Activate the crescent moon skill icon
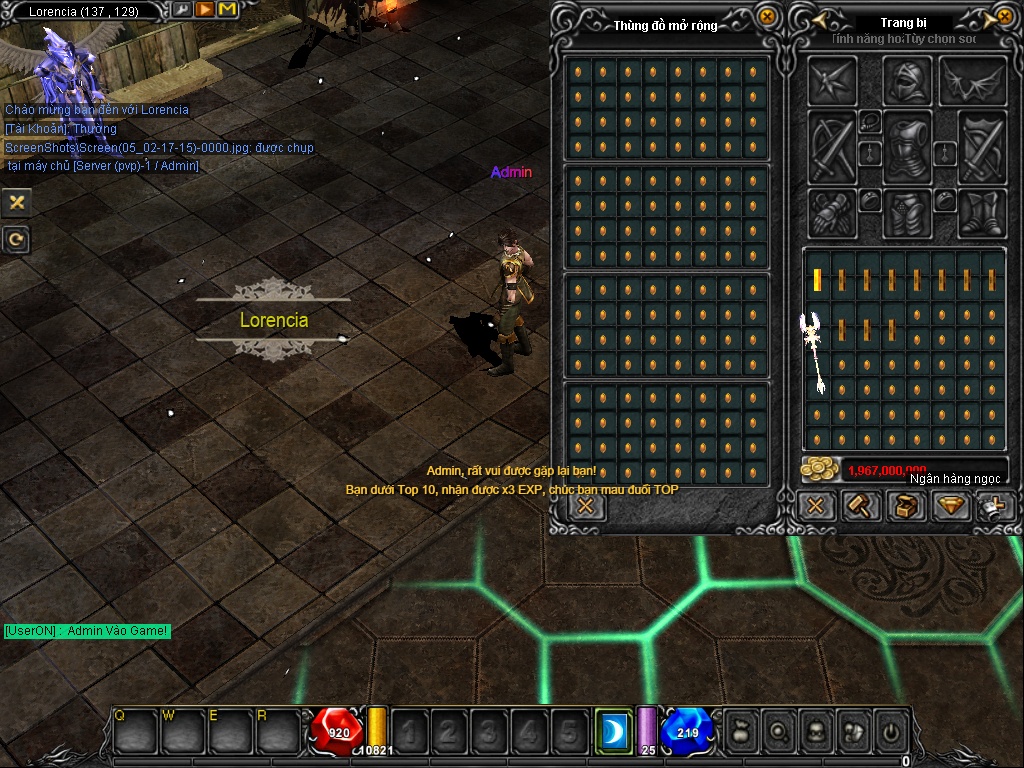1024x768 pixels. point(612,731)
